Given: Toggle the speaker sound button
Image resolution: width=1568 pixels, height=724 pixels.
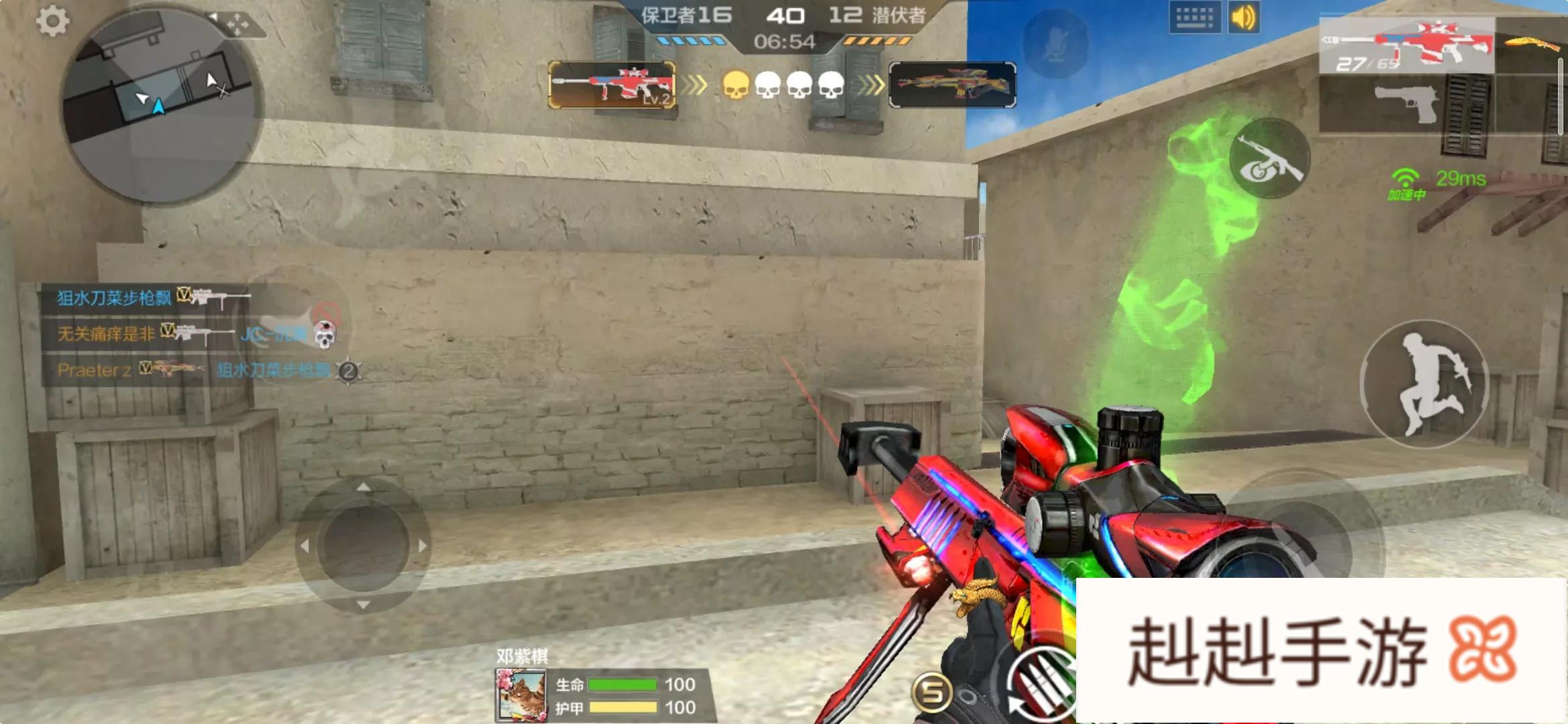Looking at the screenshot, I should click(1244, 18).
